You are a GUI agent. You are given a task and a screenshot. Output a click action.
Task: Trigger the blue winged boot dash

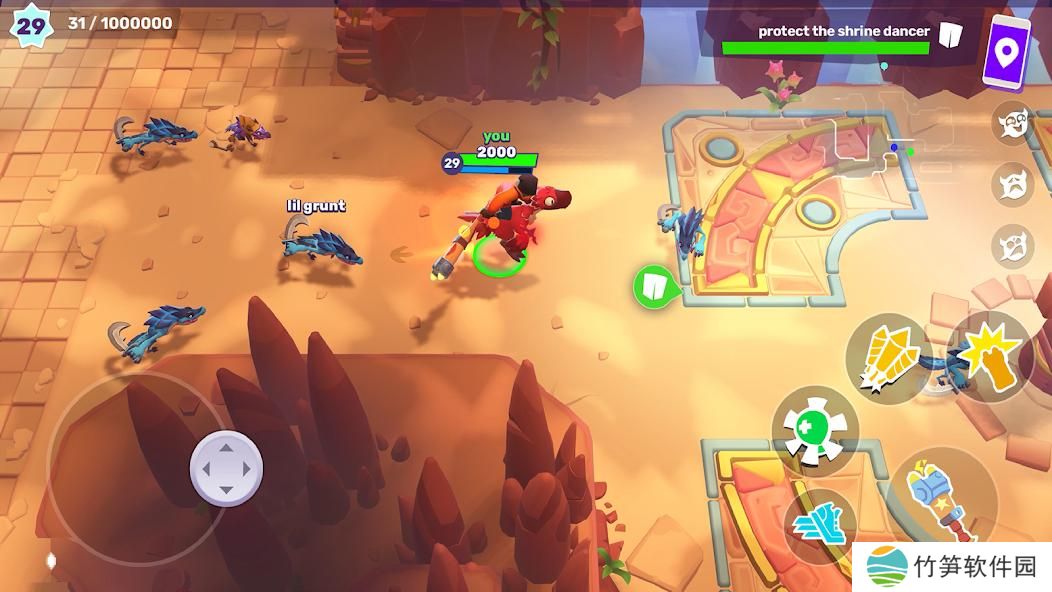[x=820, y=521]
